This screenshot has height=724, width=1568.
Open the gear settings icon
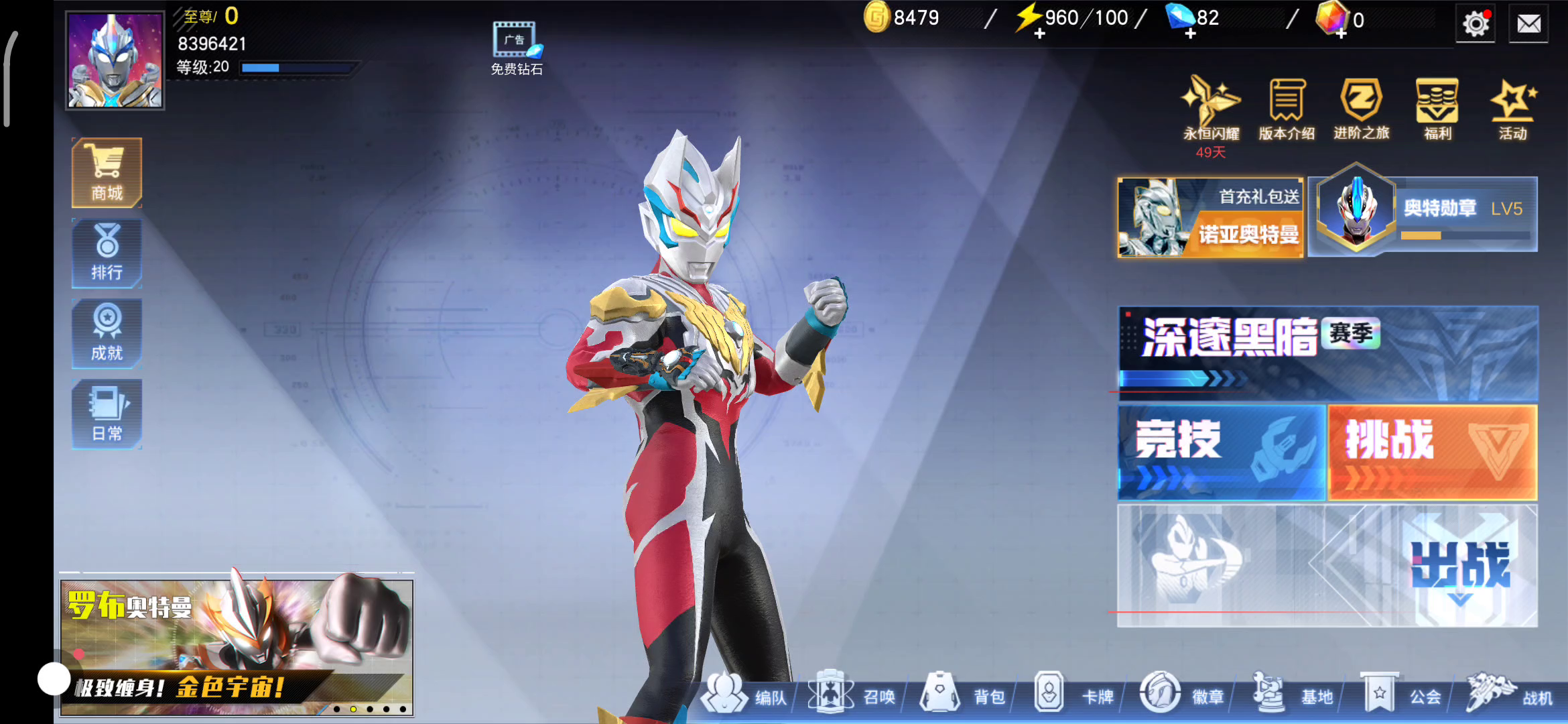coord(1475,25)
